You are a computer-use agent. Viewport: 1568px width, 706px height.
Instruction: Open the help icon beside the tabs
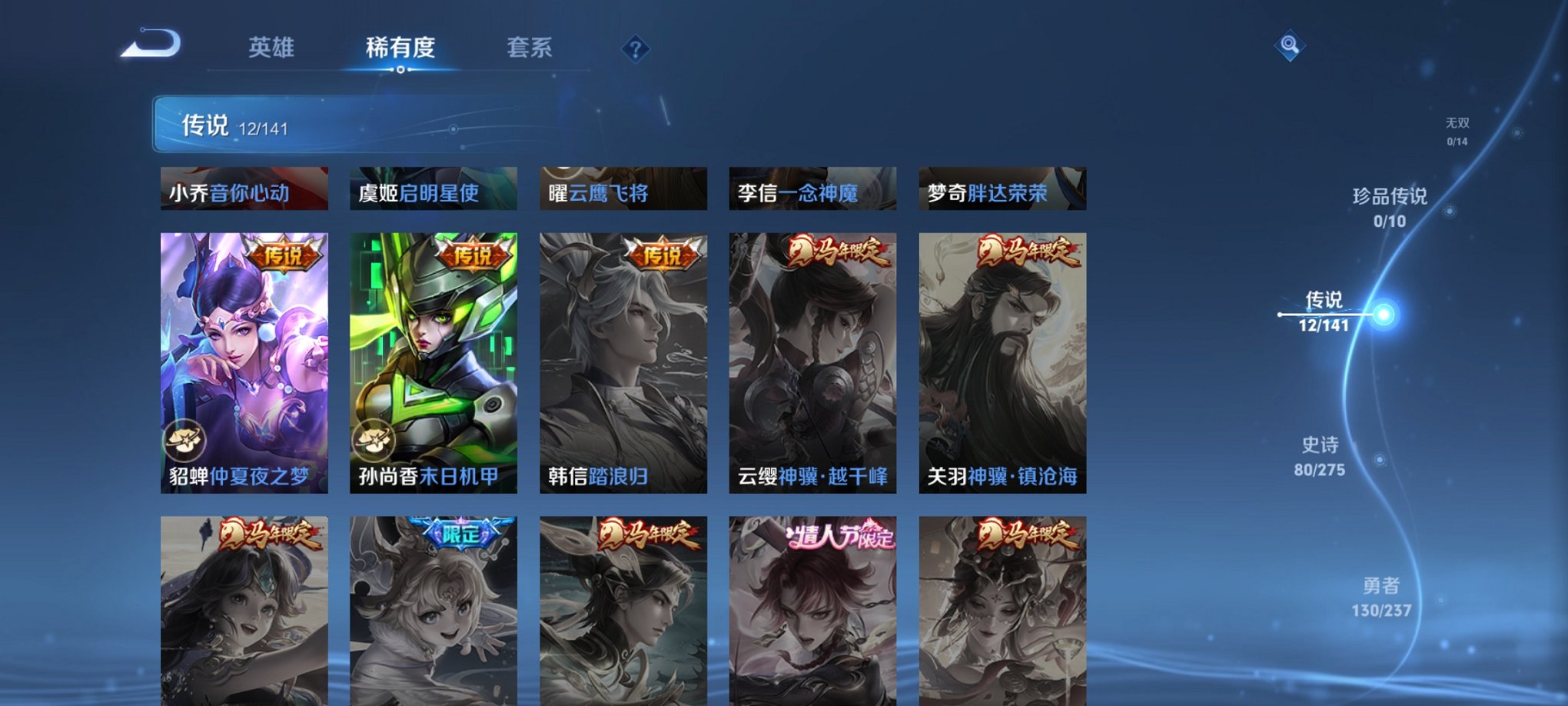click(x=634, y=50)
